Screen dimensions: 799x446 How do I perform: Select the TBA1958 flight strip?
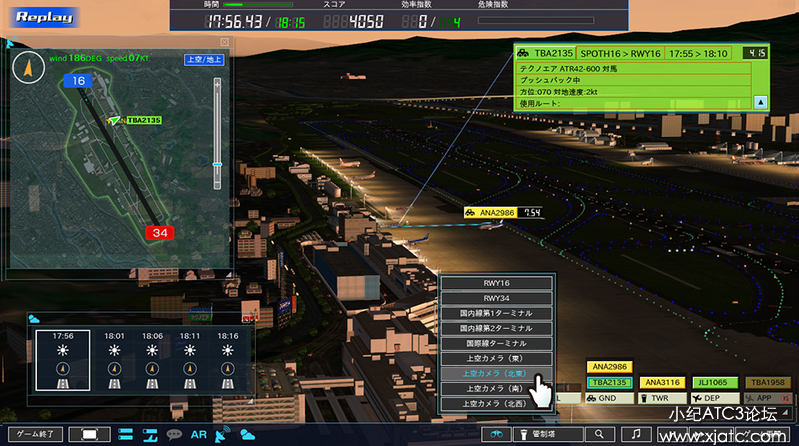point(767,382)
